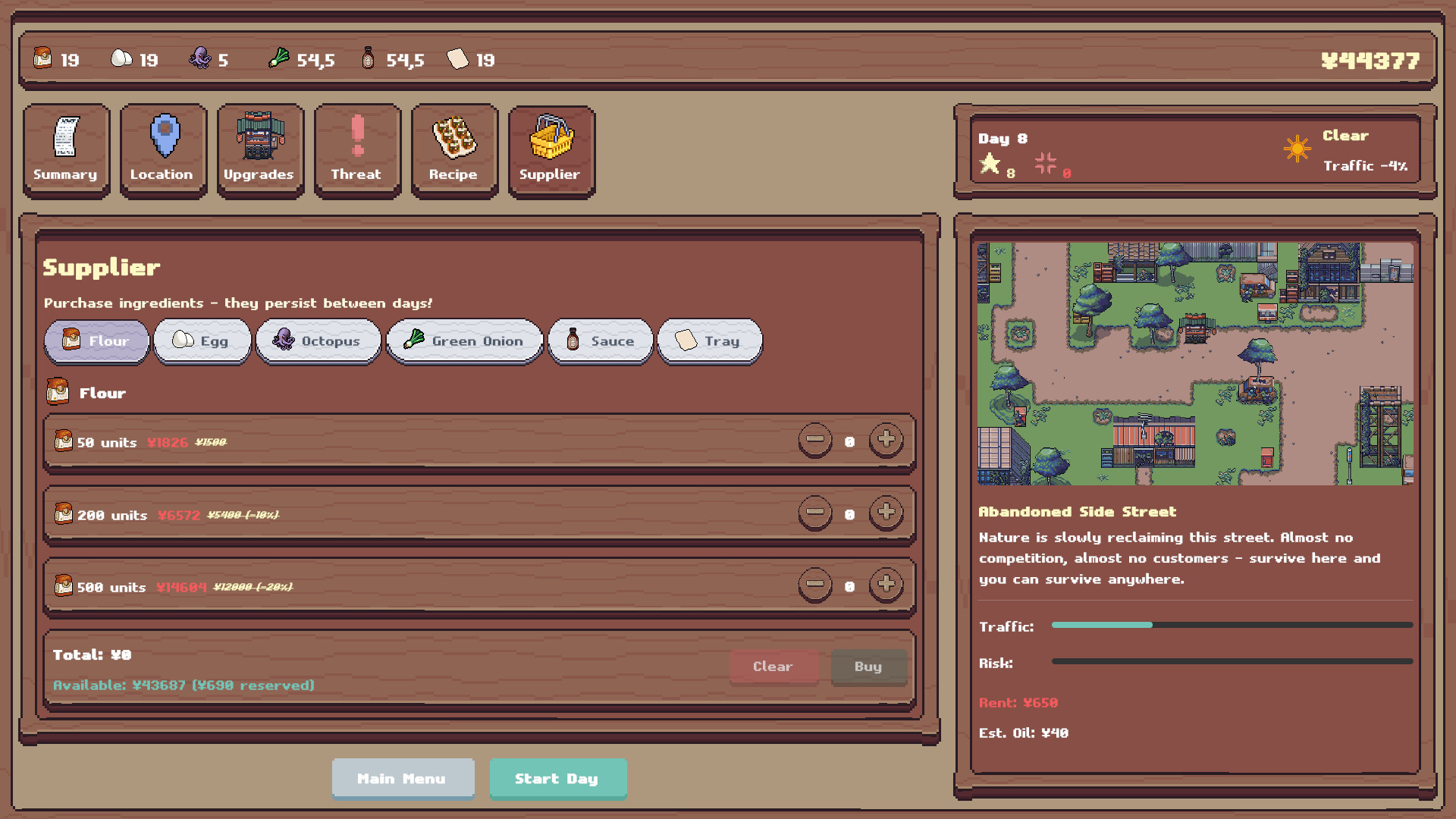This screenshot has width=1456, height=819.
Task: Decrease quantity for 200 units of flour
Action: coord(815,513)
